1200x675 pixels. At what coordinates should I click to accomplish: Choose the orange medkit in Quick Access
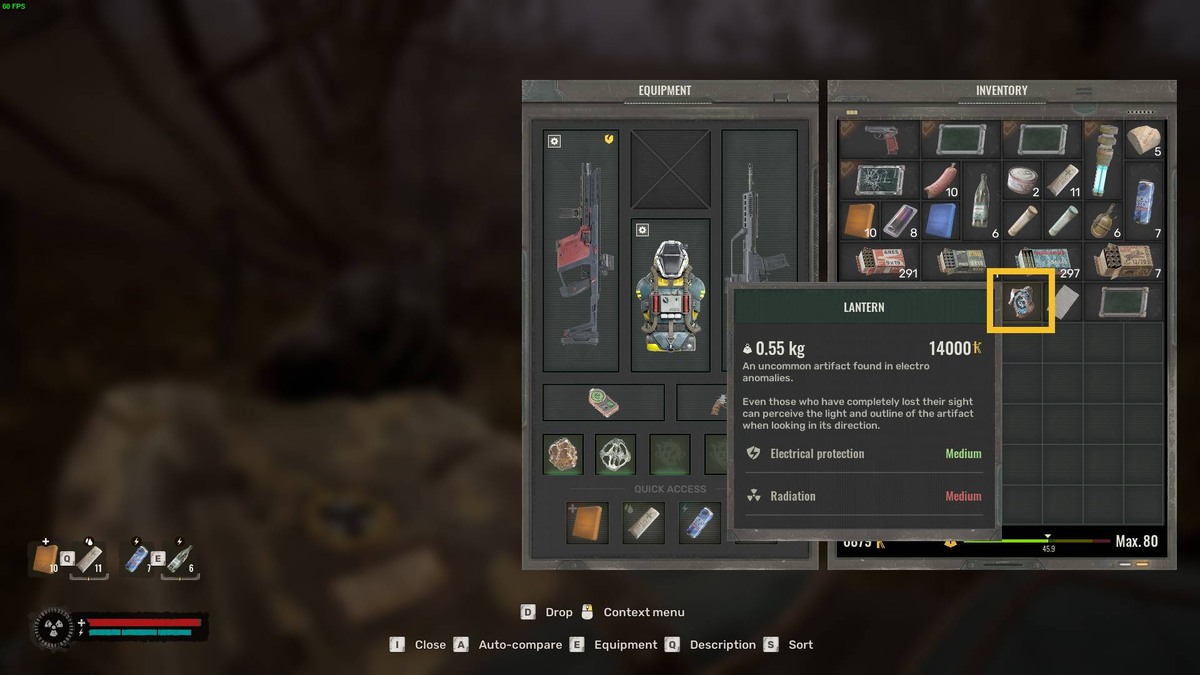click(587, 523)
